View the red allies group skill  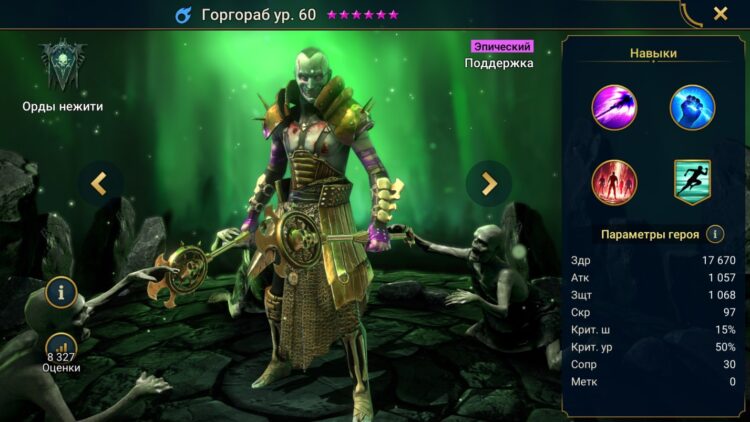click(615, 183)
